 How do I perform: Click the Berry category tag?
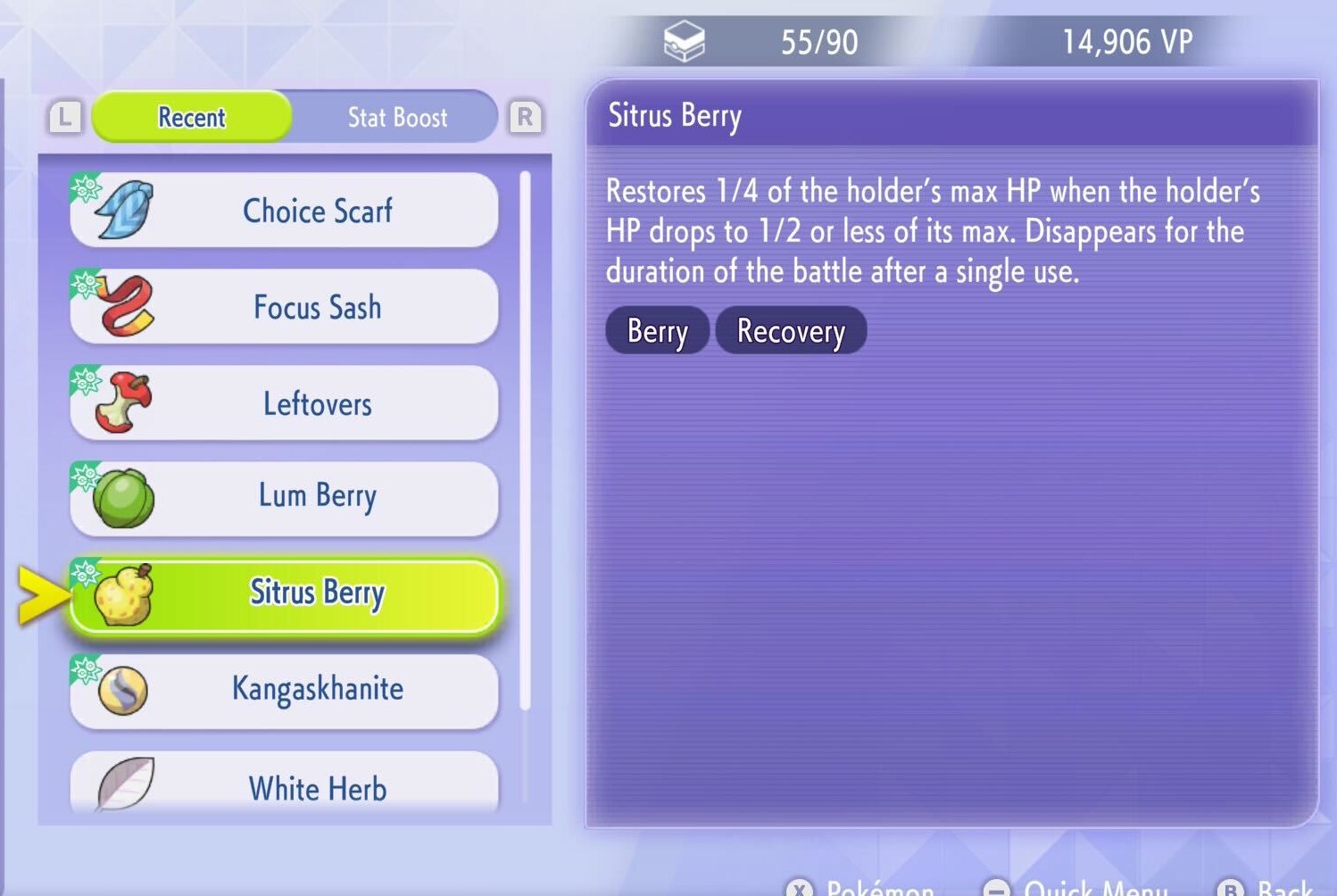657,331
